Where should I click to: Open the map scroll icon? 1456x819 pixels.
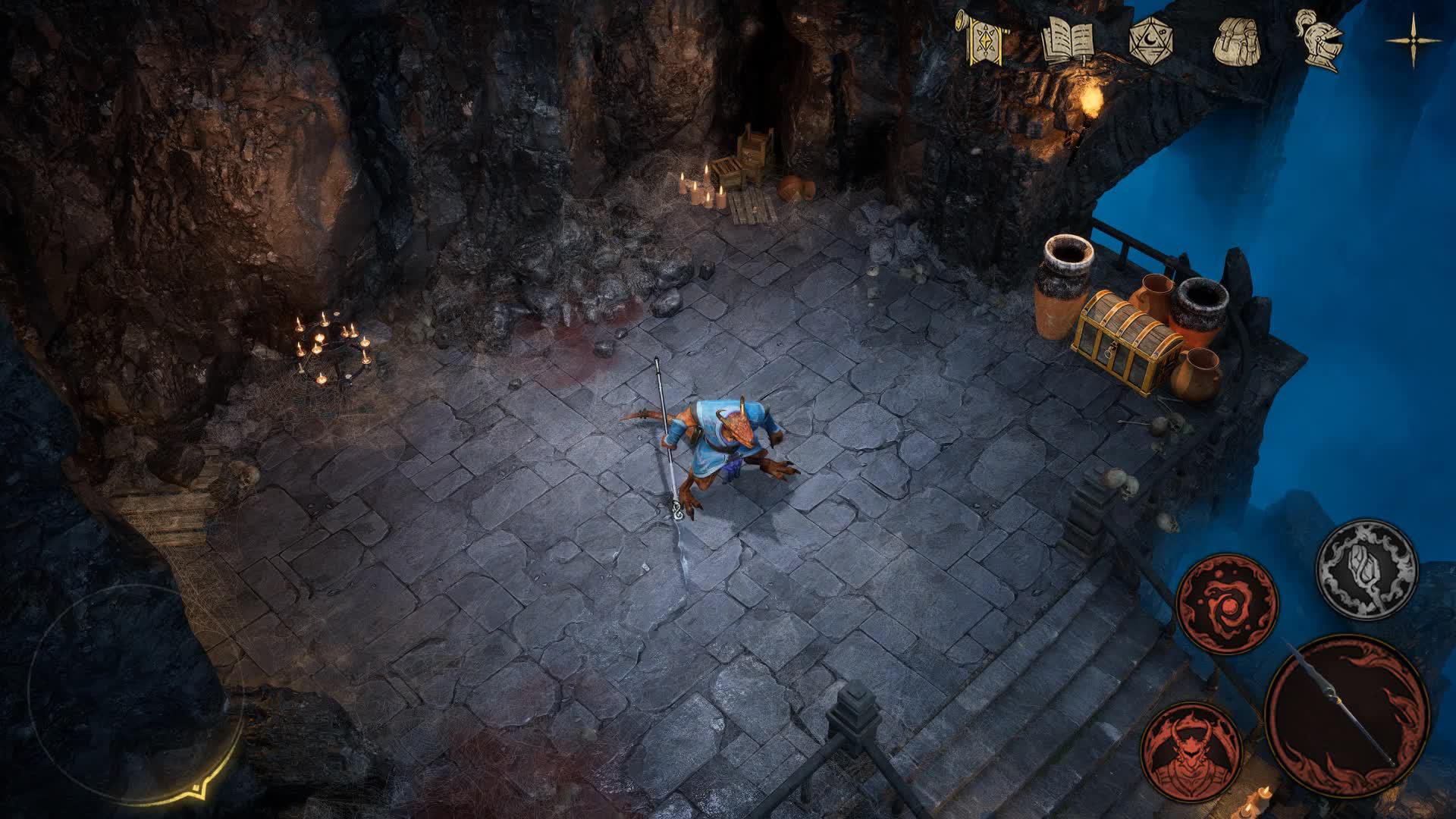(x=986, y=42)
